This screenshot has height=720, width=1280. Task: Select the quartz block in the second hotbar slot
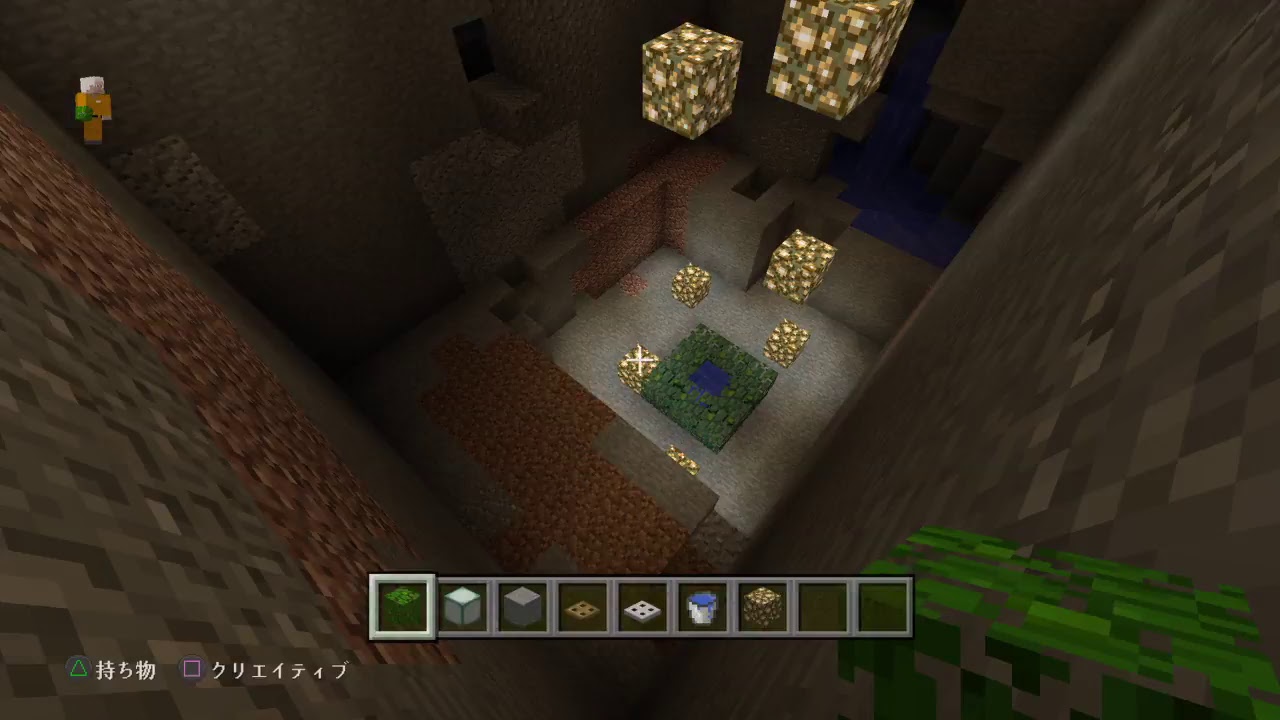(x=461, y=605)
